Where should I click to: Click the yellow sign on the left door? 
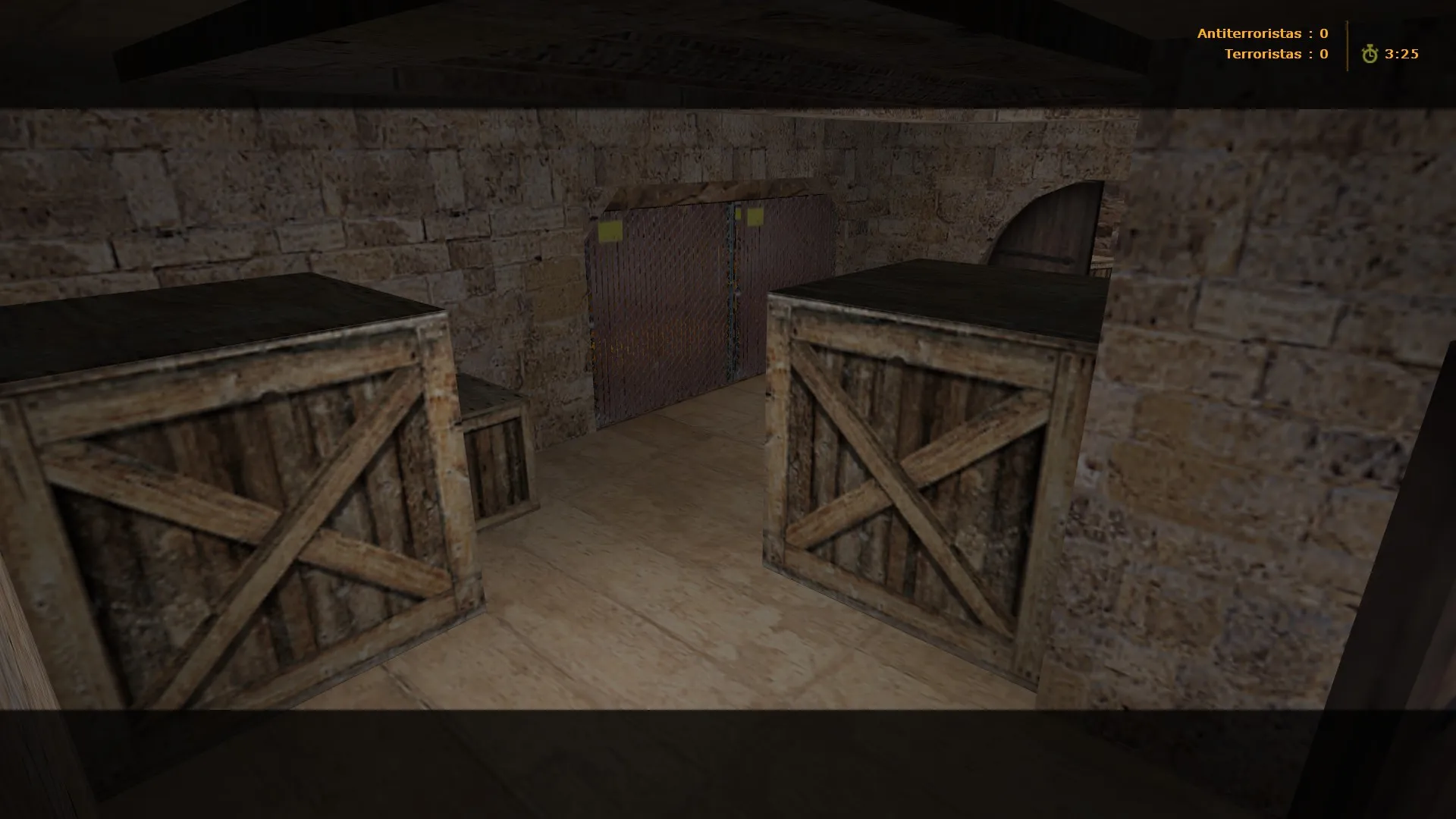coord(612,230)
